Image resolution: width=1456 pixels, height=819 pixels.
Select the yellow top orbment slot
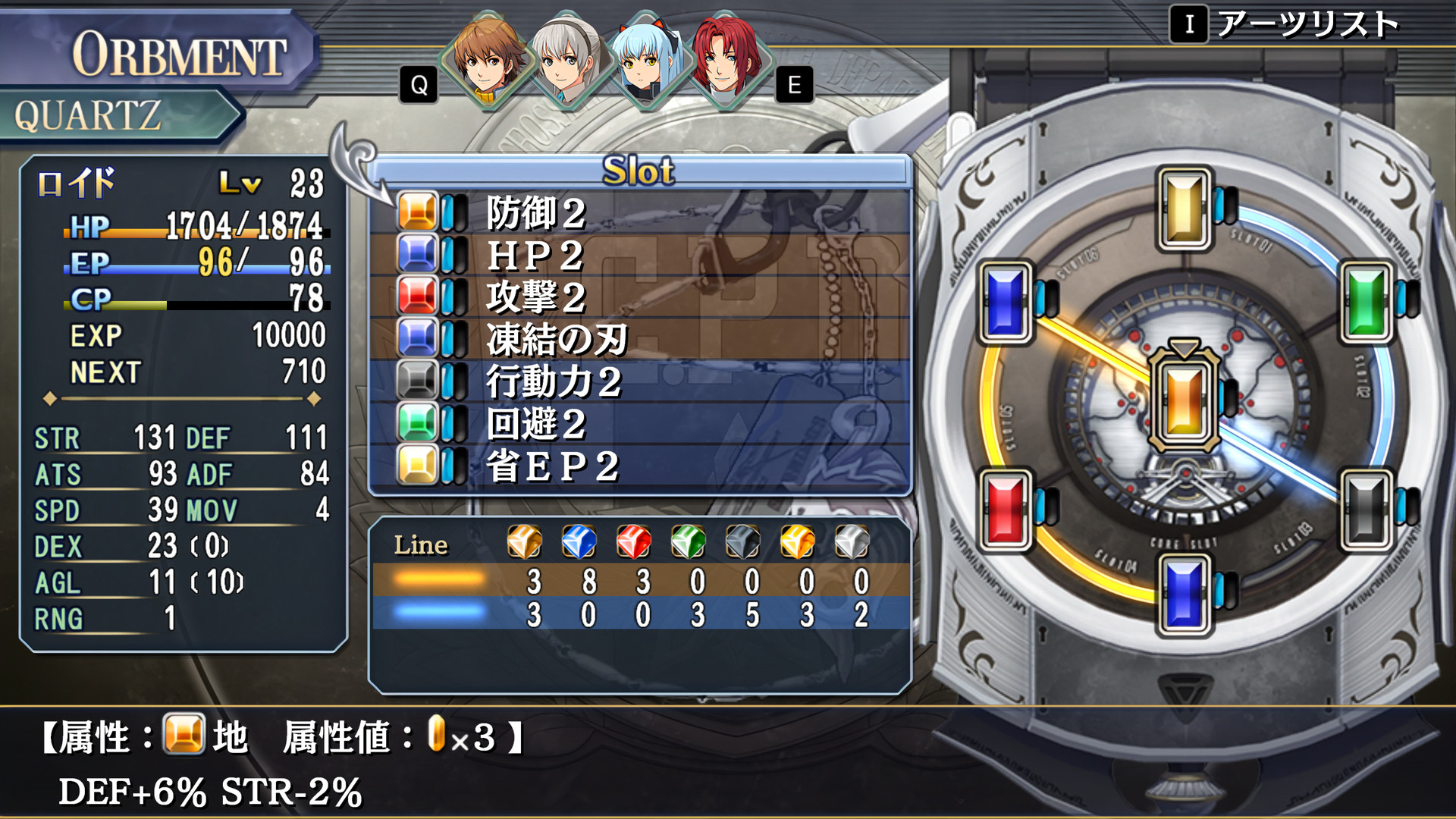(1184, 209)
